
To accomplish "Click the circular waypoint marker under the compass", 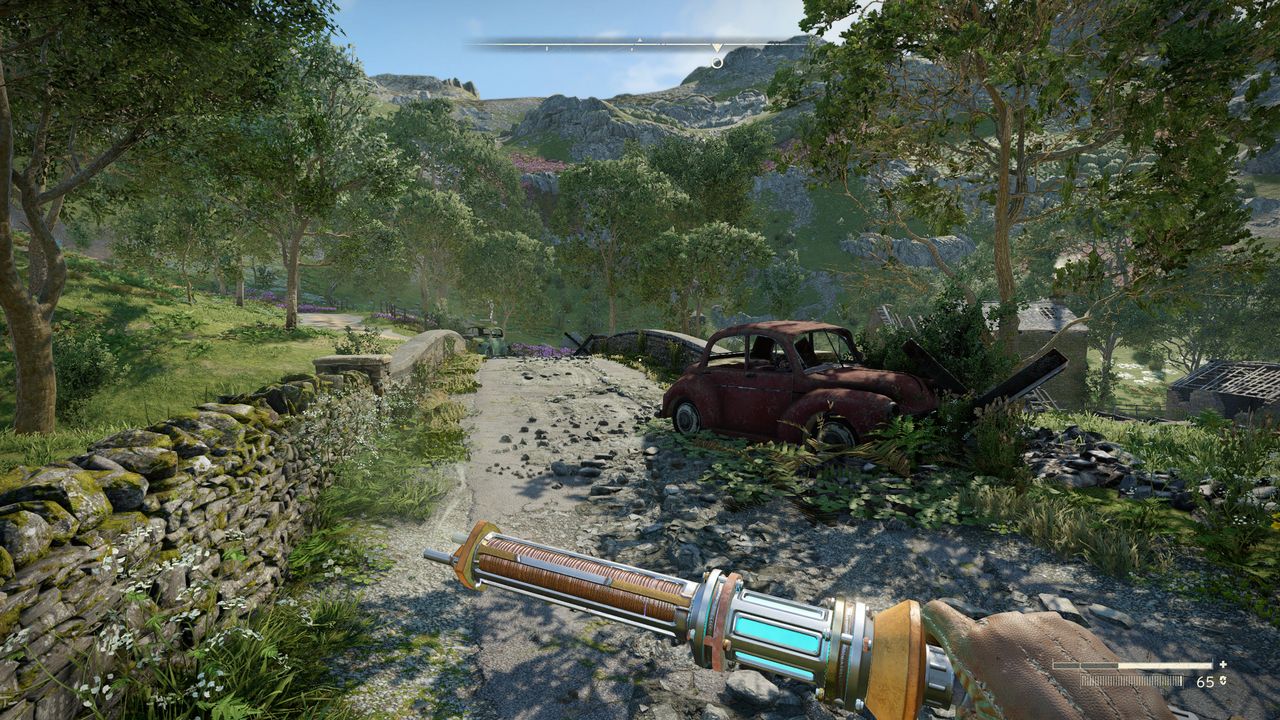I will pos(717,62).
